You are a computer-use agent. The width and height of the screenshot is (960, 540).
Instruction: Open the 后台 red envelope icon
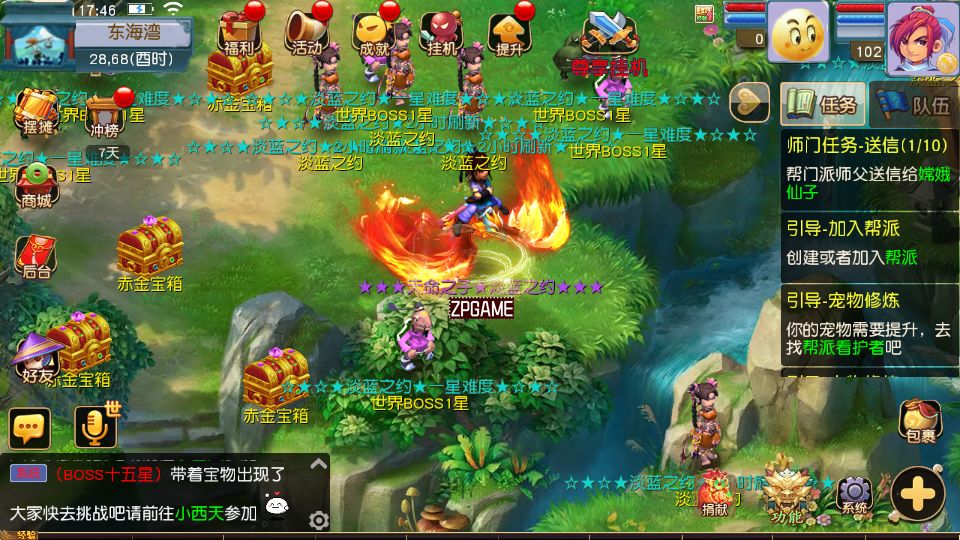tap(37, 255)
